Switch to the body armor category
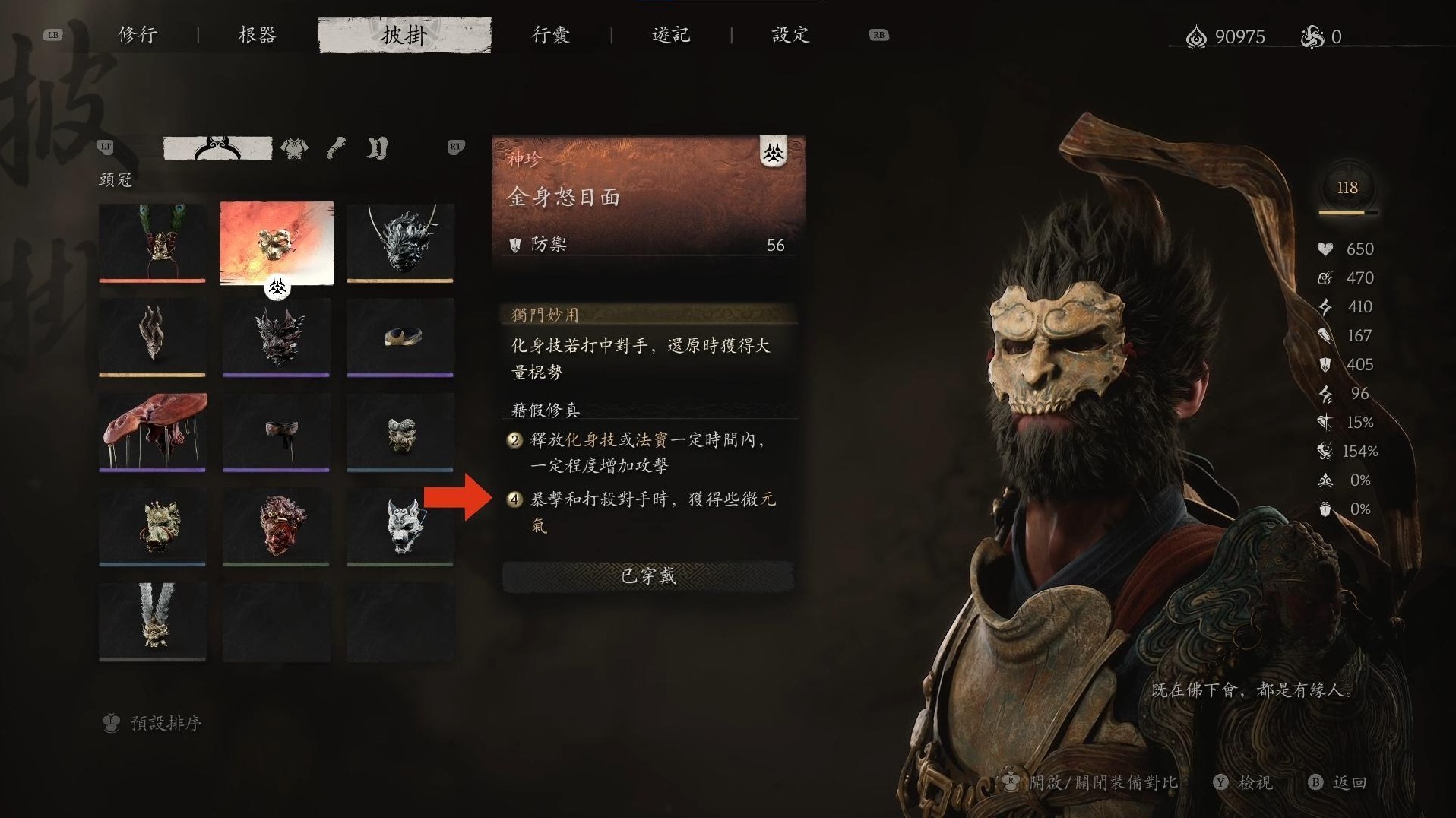The height and width of the screenshot is (818, 1456). [x=294, y=148]
